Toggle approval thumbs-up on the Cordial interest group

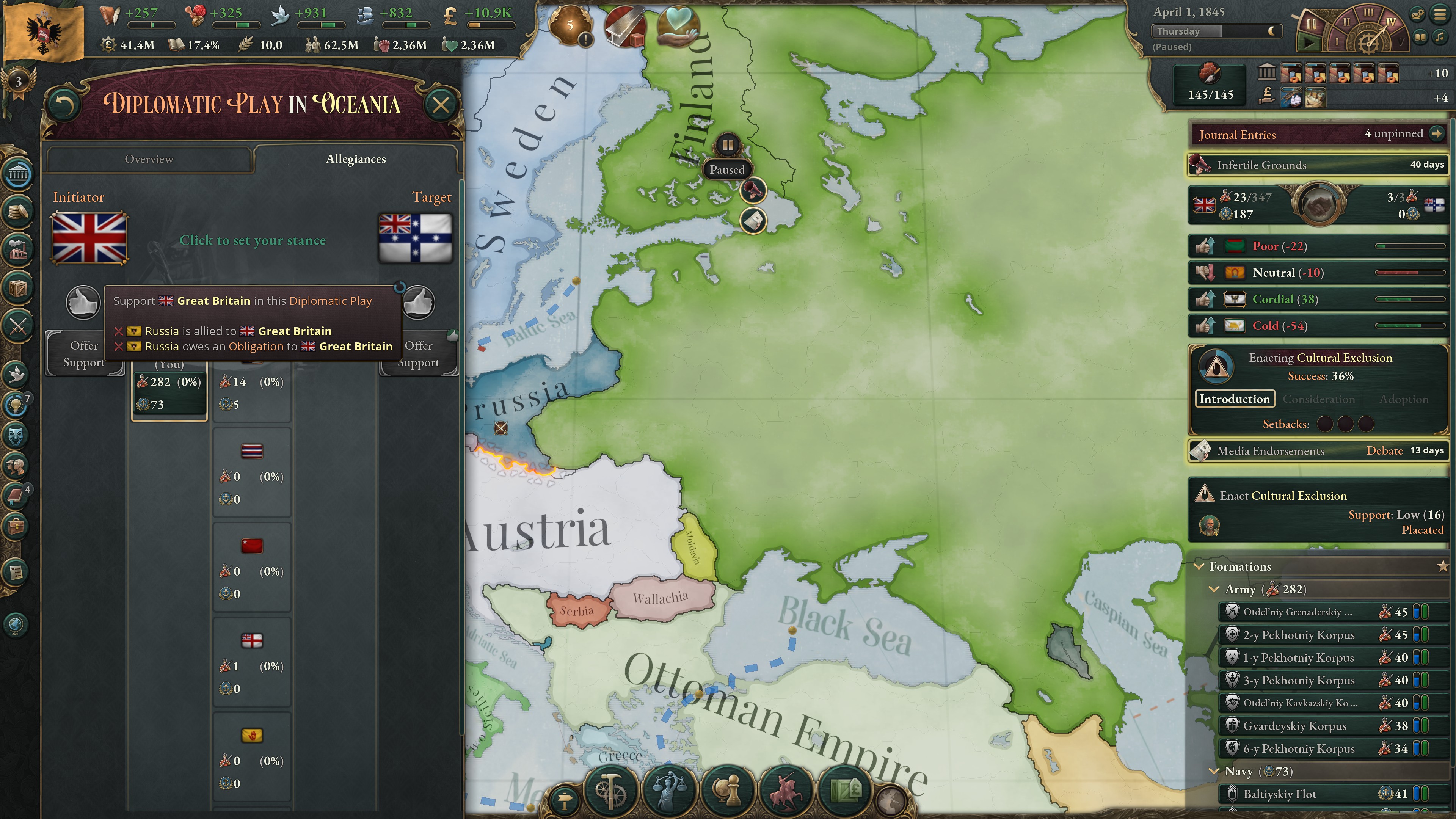(x=1206, y=299)
